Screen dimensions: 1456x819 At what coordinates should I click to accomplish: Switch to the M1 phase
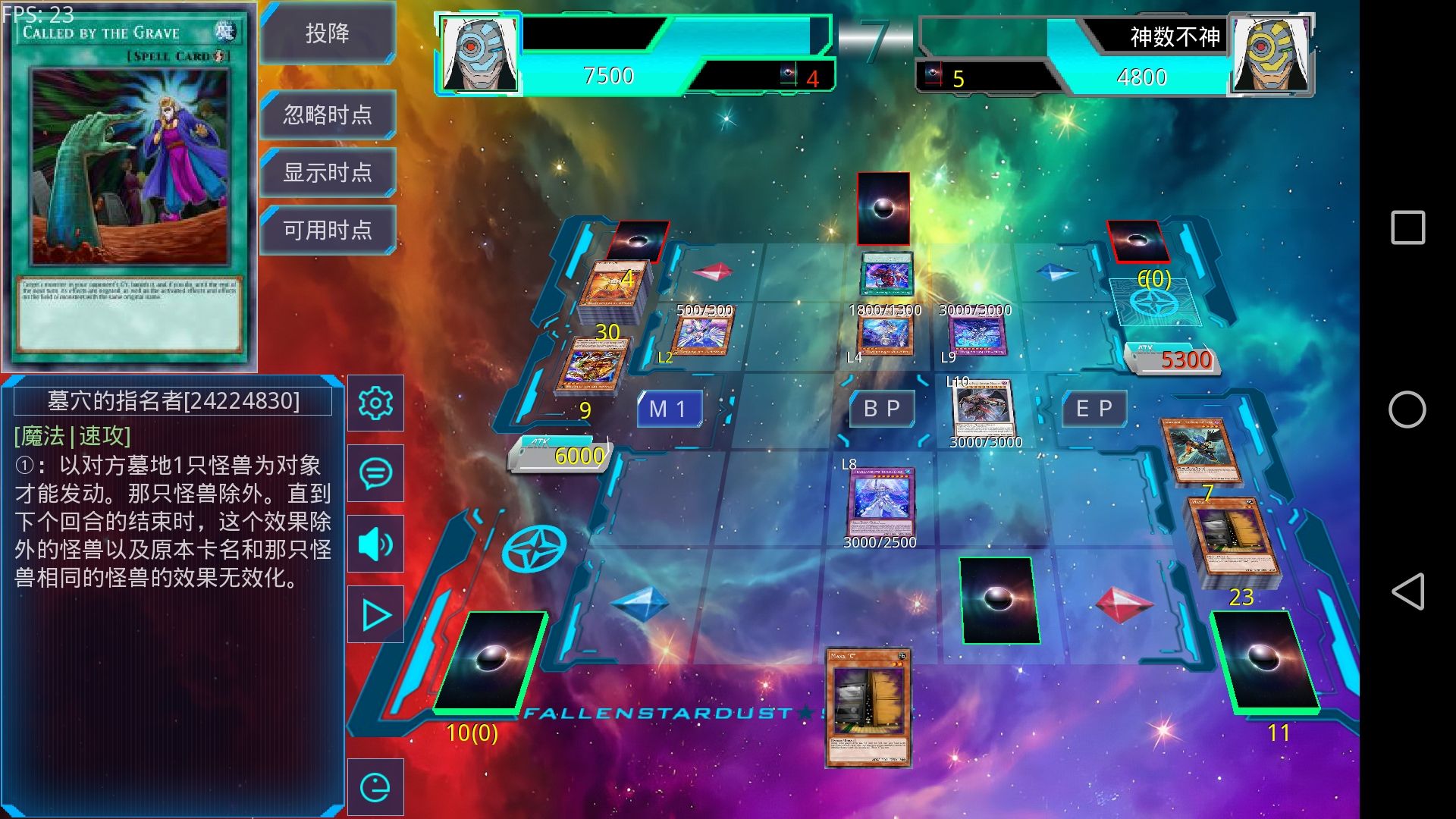coord(668,409)
